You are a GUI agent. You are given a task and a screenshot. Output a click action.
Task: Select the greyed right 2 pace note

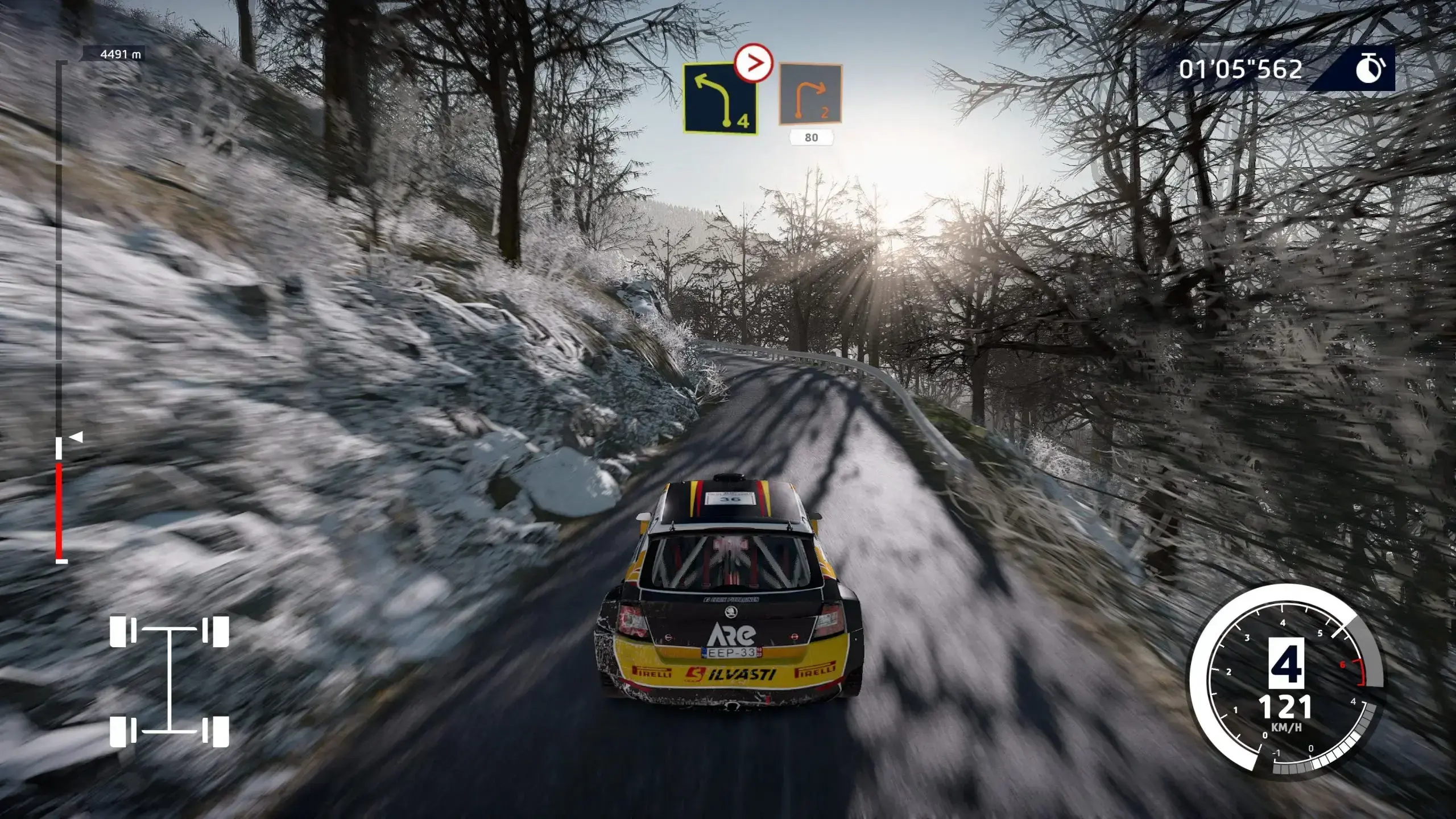(x=810, y=94)
